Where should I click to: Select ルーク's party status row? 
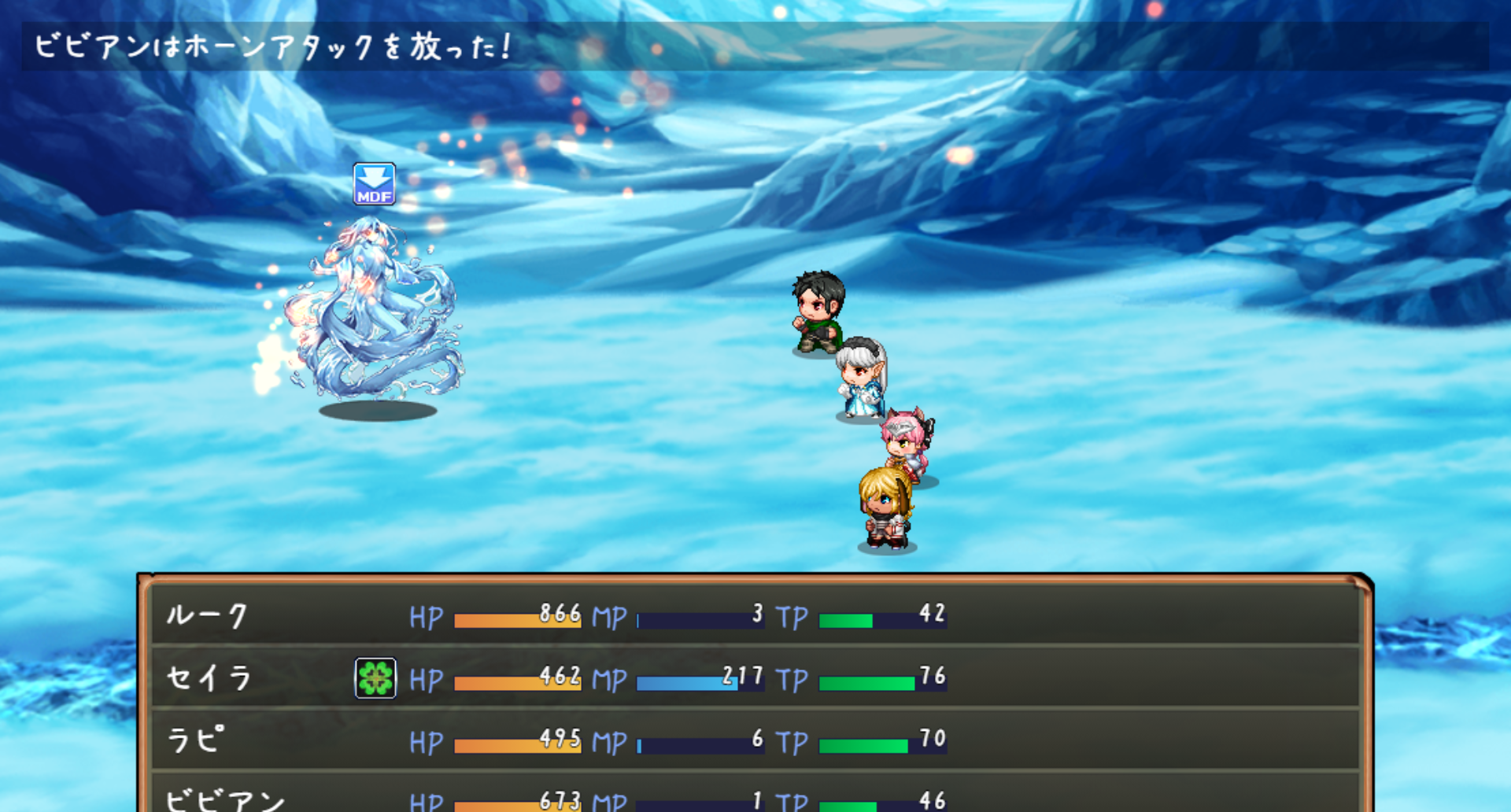click(755, 615)
